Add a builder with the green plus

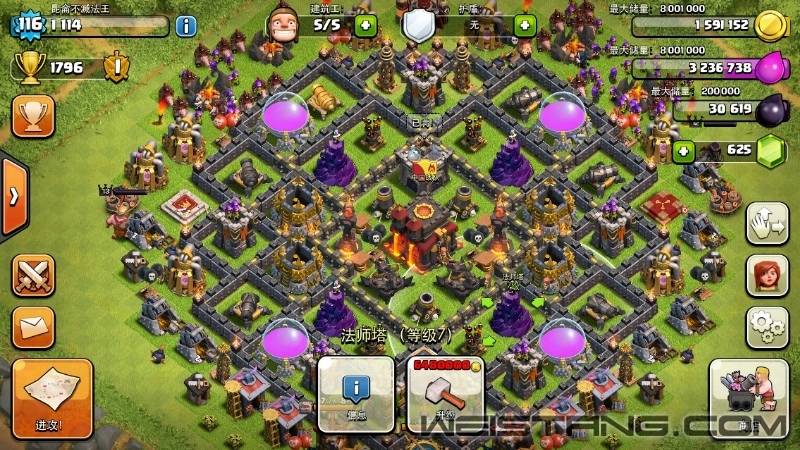[x=365, y=25]
